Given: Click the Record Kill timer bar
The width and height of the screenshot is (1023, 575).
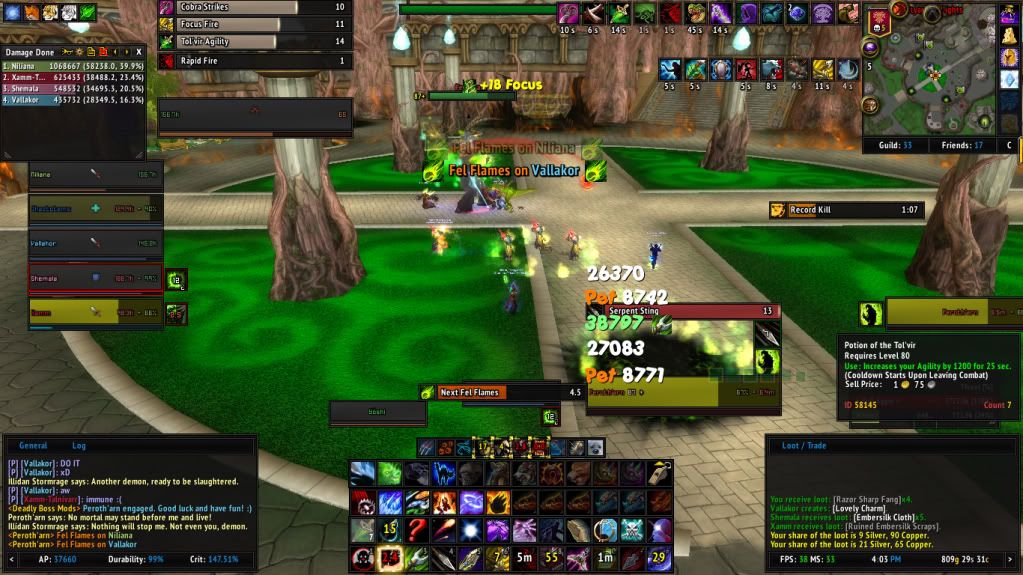Looking at the screenshot, I should click(845, 210).
